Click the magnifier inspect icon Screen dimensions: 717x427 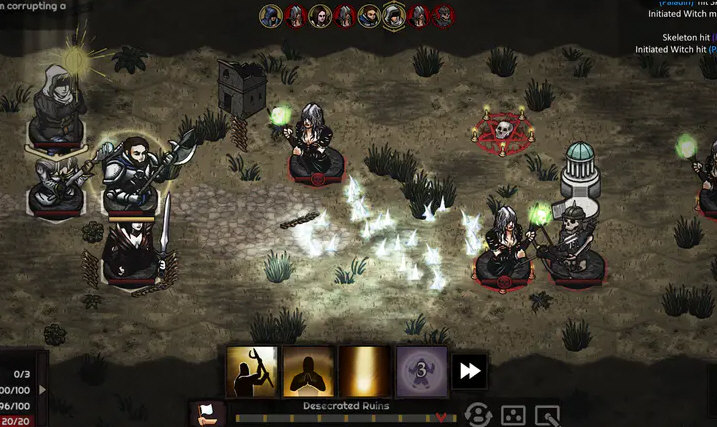point(547,415)
